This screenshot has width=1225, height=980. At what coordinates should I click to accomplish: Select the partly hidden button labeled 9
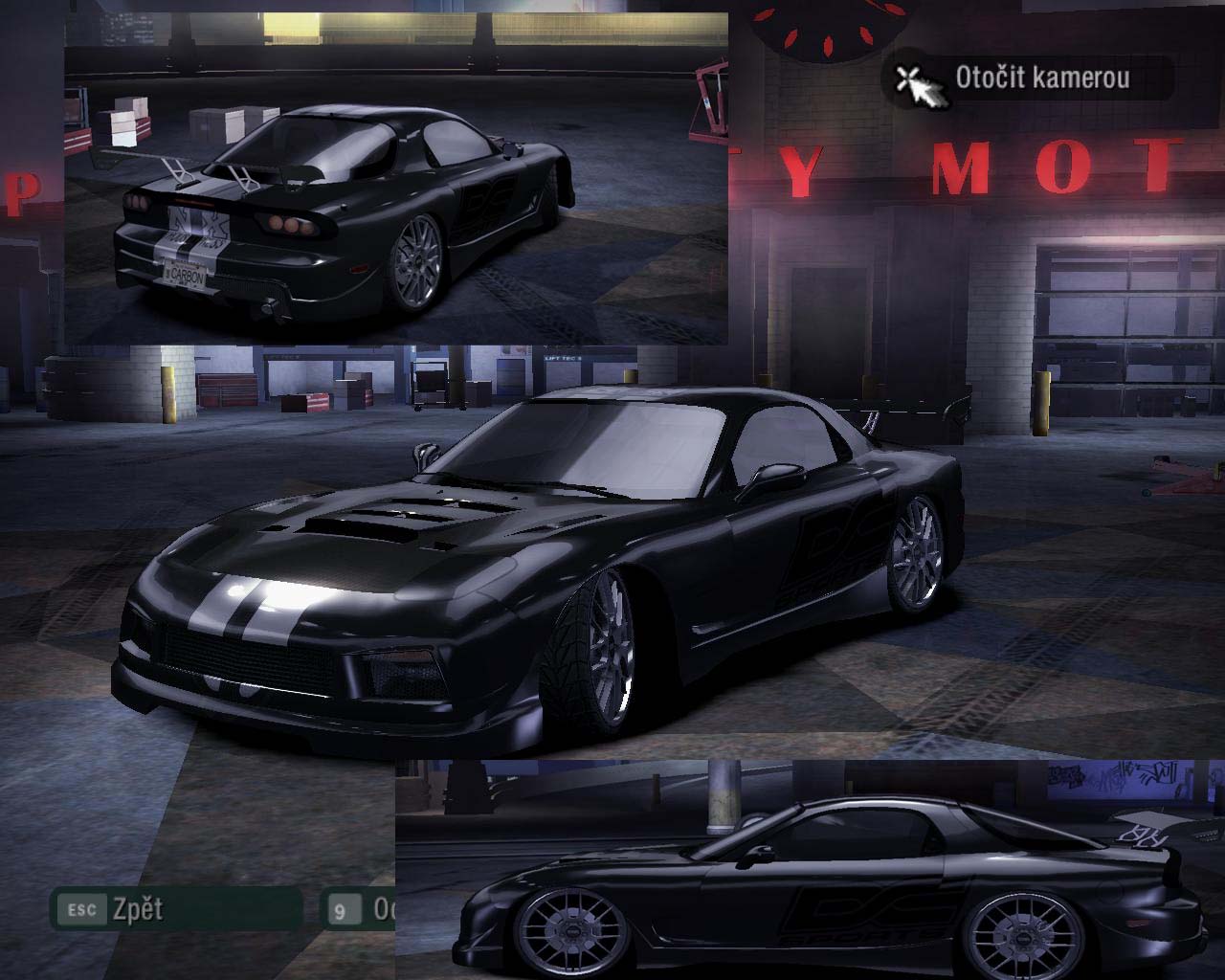click(x=358, y=909)
